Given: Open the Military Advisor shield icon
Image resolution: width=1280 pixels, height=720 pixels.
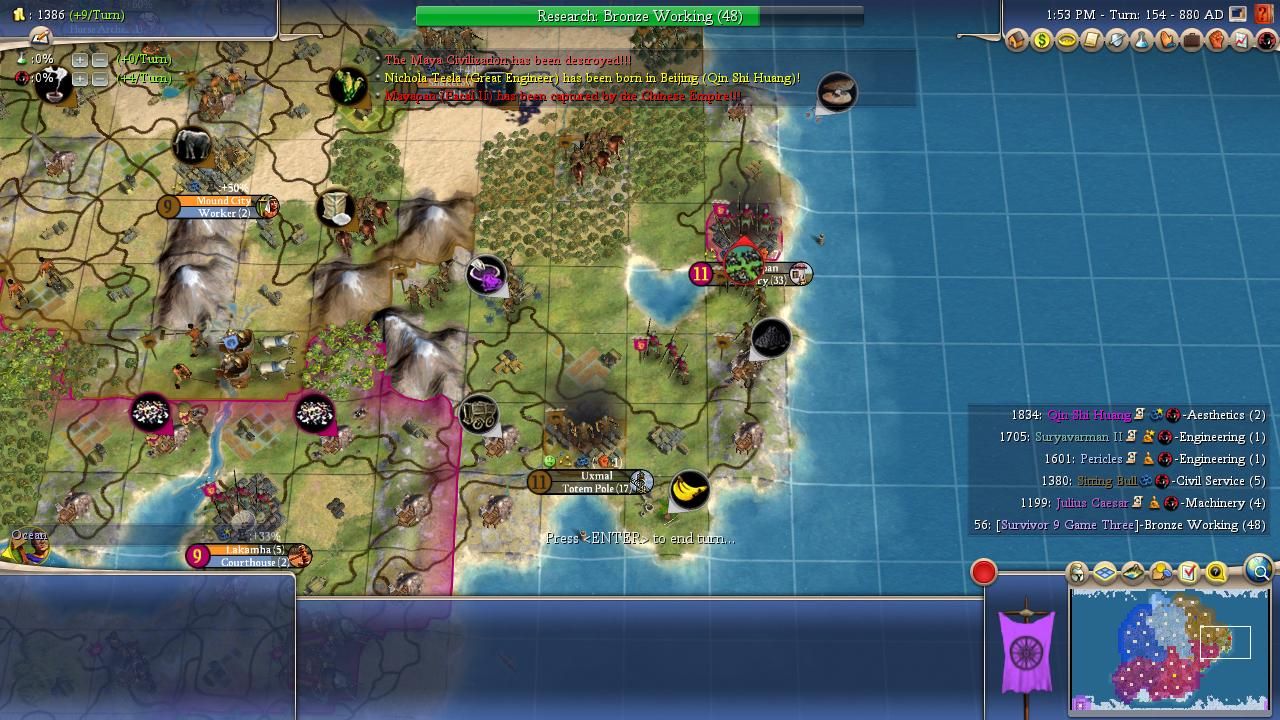Looking at the screenshot, I should [x=1116, y=41].
